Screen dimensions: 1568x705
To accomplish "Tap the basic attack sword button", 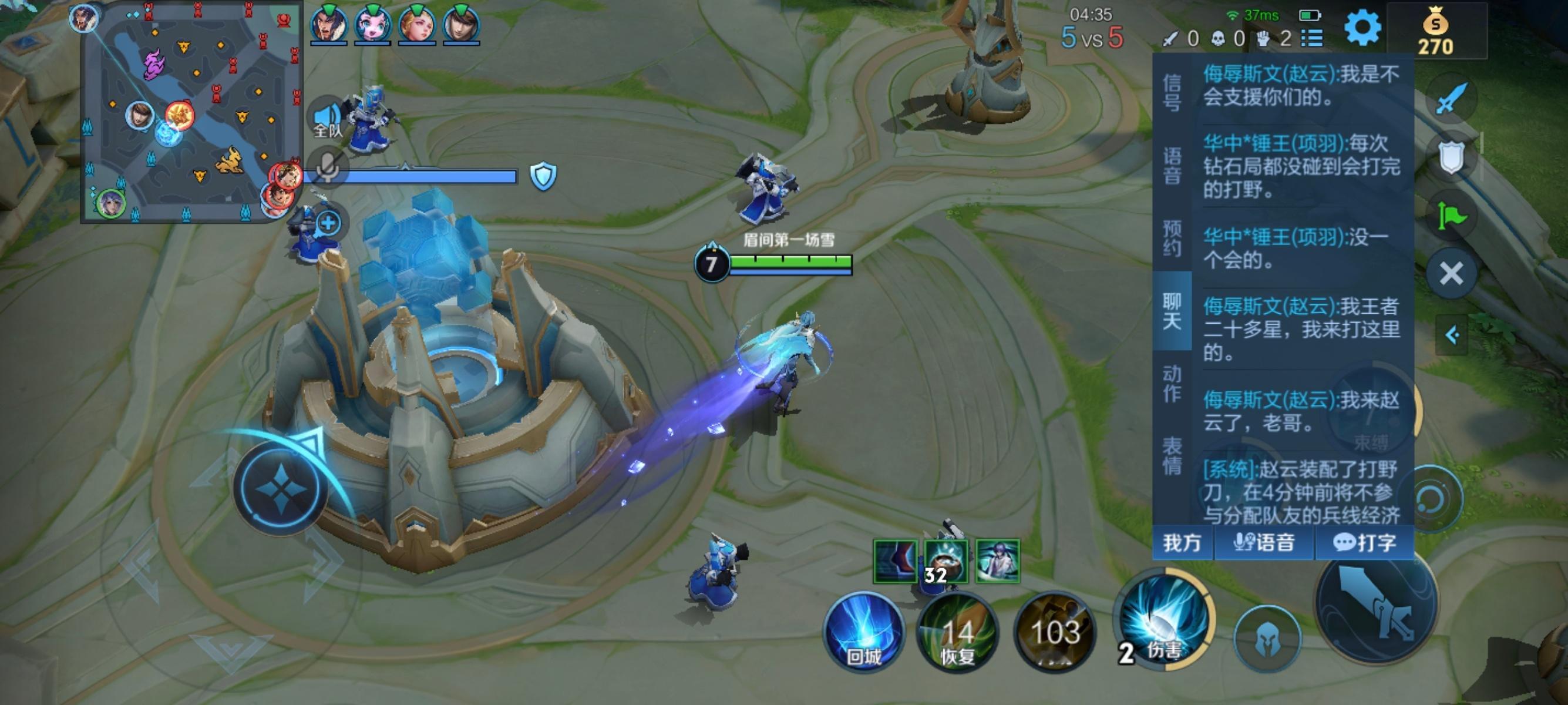I will [x=1377, y=602].
